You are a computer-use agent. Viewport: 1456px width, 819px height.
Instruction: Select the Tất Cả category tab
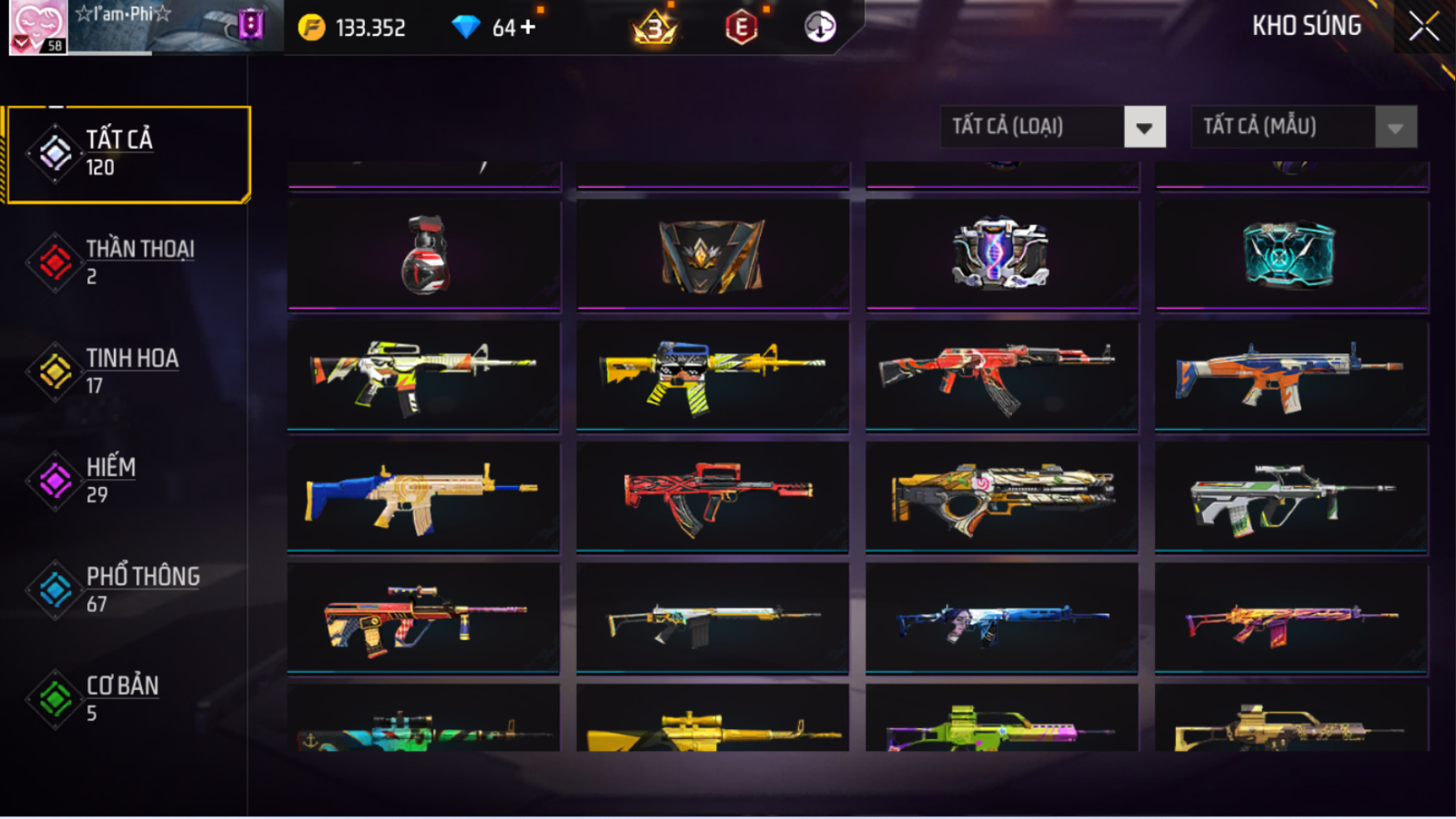[x=129, y=154]
